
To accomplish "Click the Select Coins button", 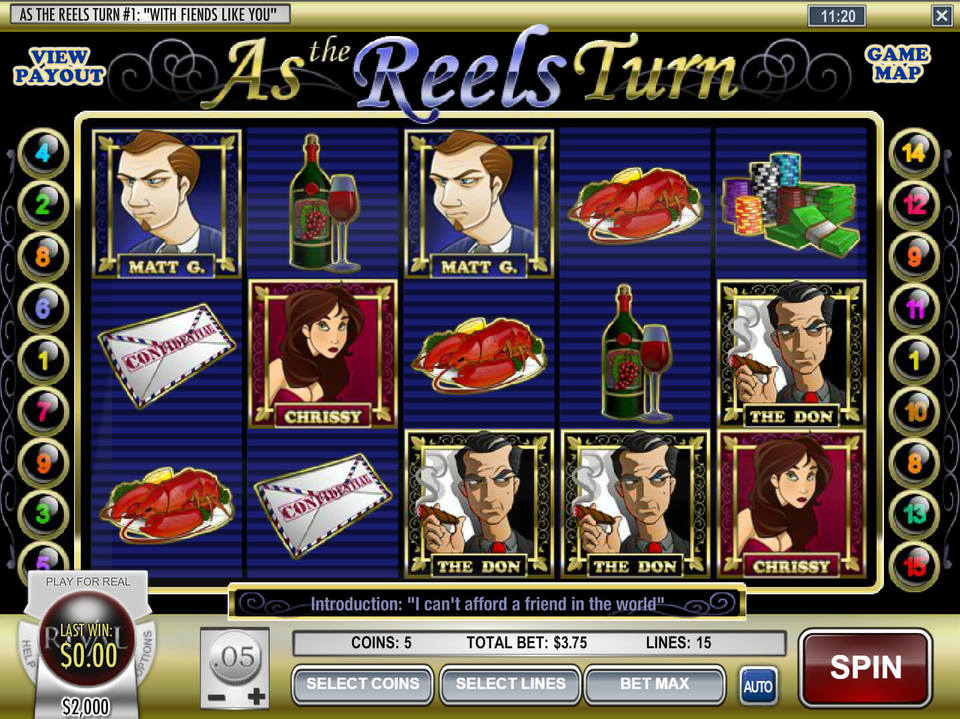I will pyautogui.click(x=362, y=685).
